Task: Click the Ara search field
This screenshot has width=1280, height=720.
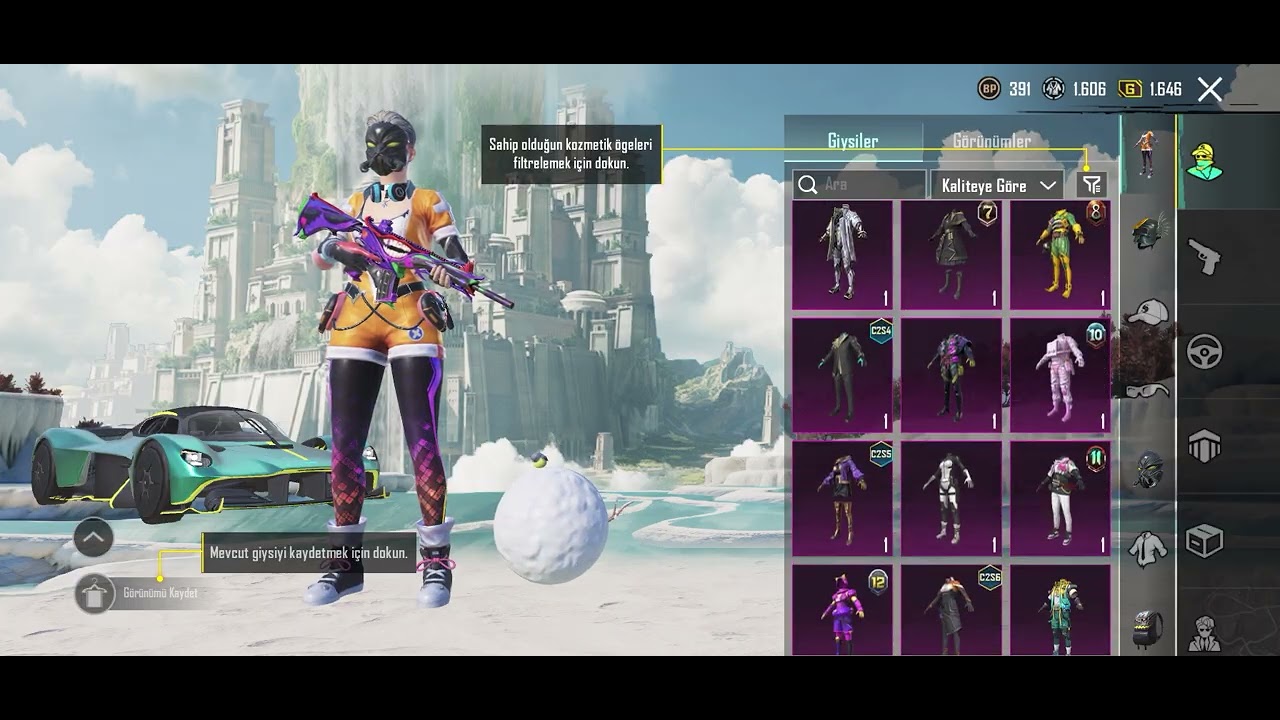Action: tap(860, 185)
